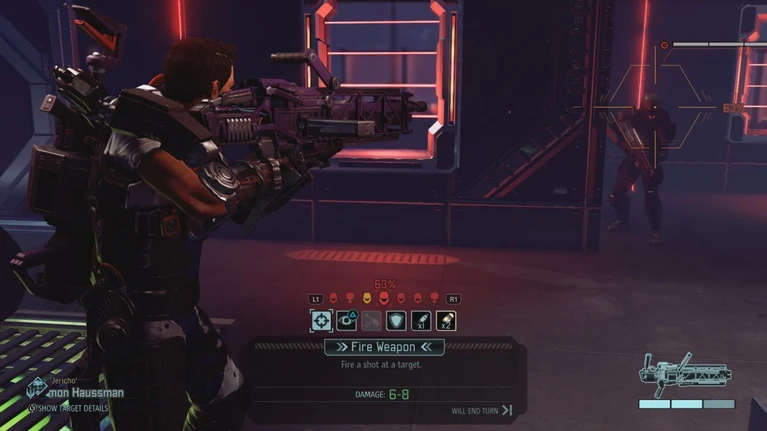767x431 pixels.
Task: Click the highlighted enemy head target icon
Action: tap(383, 299)
